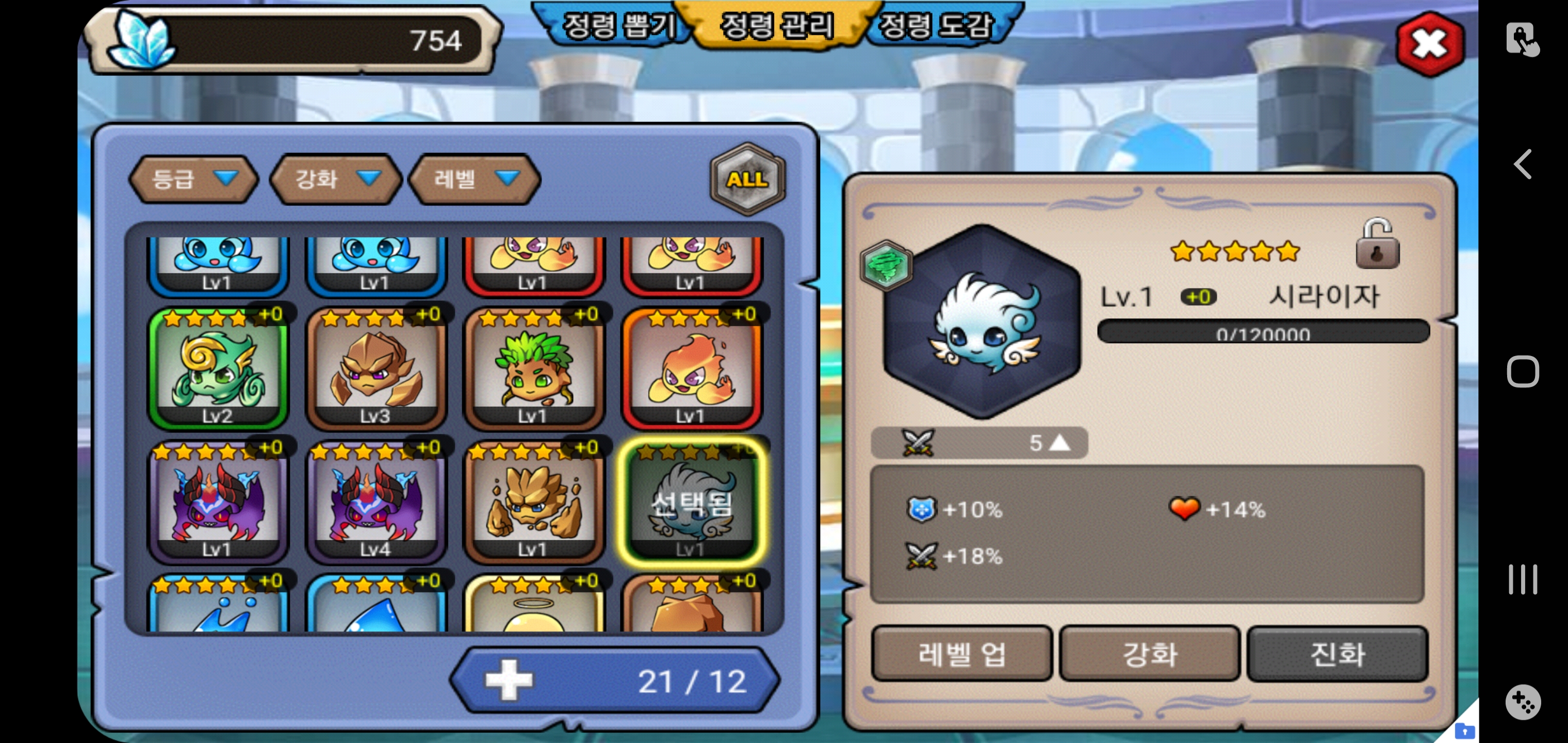Select the green wind spirit Lv2
Viewport: 1568px width, 743px height.
coord(217,369)
